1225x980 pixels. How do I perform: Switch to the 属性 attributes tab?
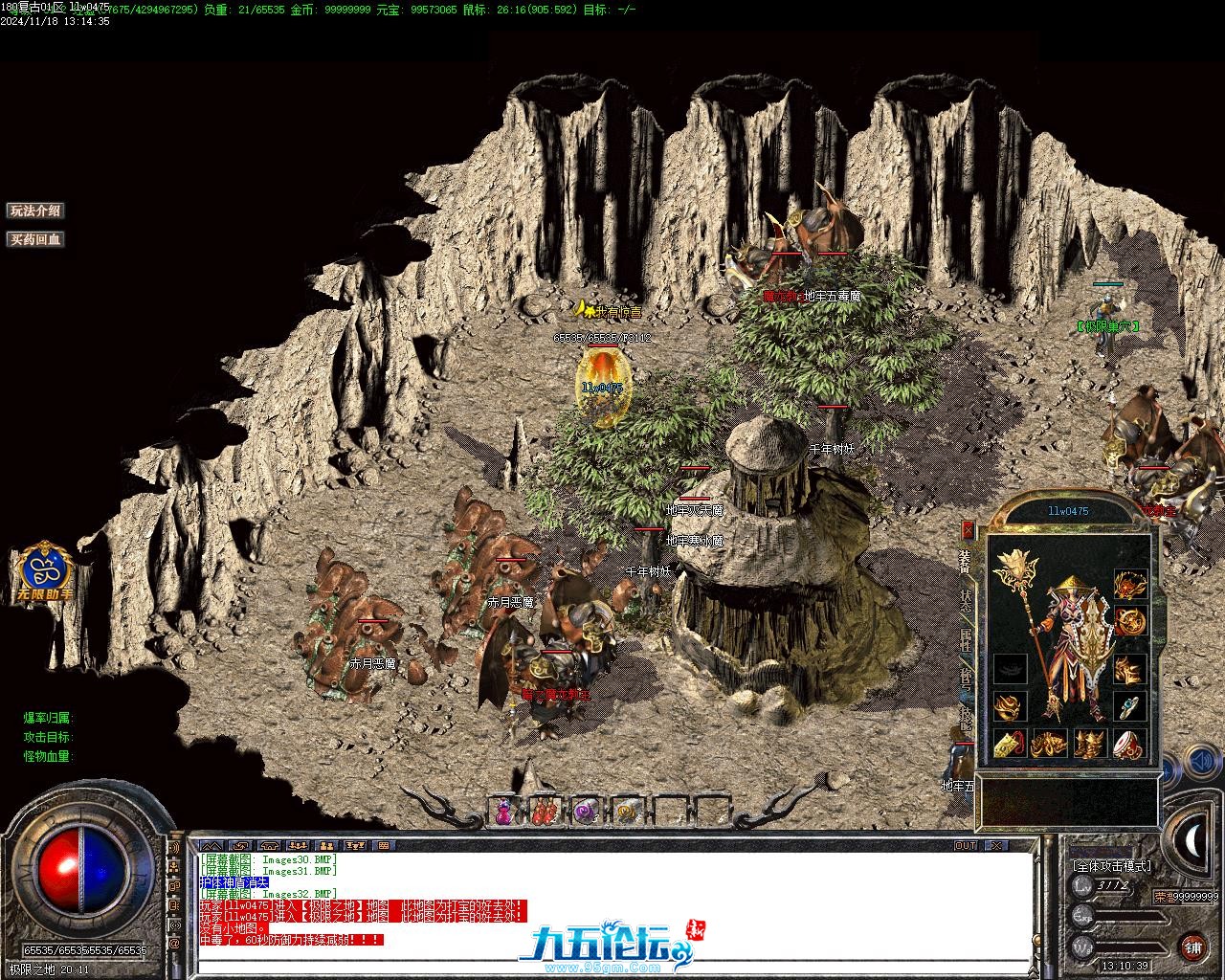click(x=967, y=639)
